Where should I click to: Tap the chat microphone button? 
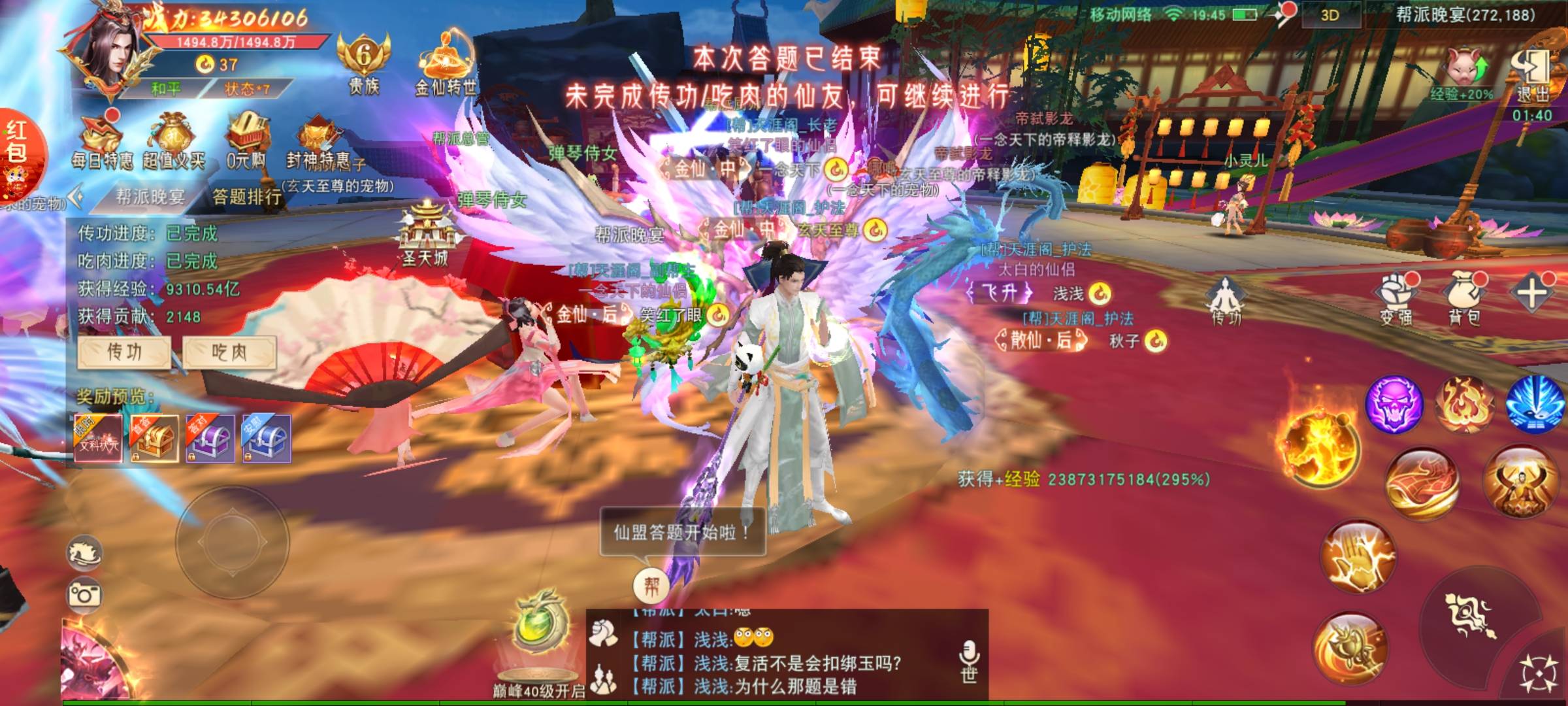[969, 660]
